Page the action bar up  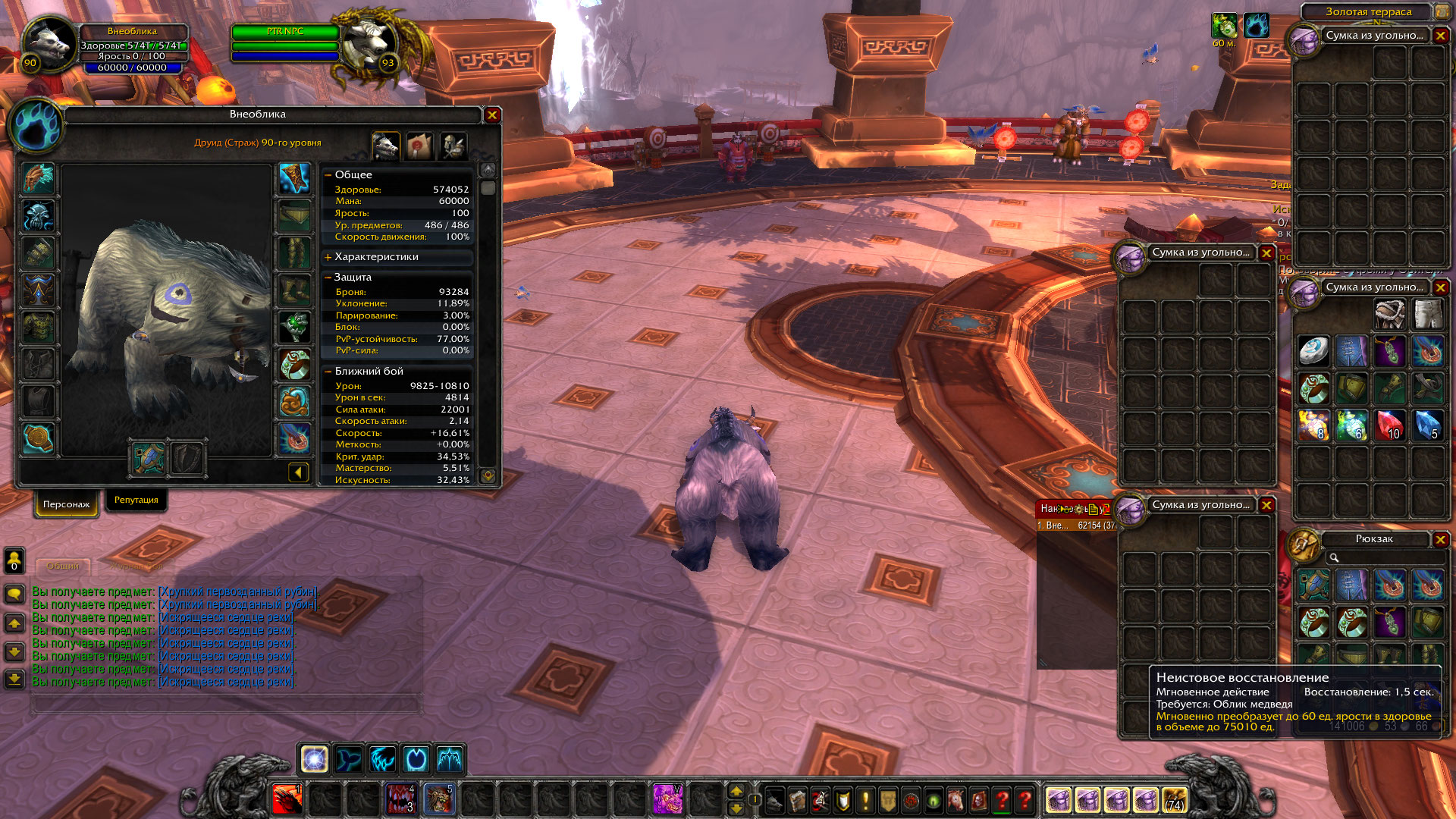tap(736, 791)
